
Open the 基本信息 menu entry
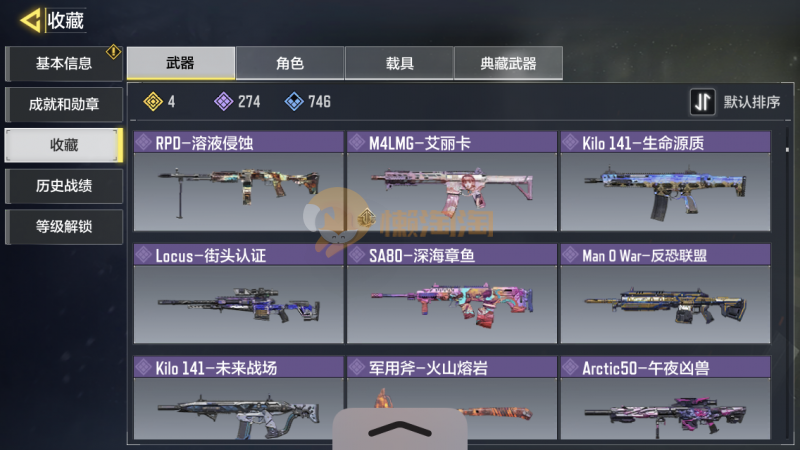64,64
